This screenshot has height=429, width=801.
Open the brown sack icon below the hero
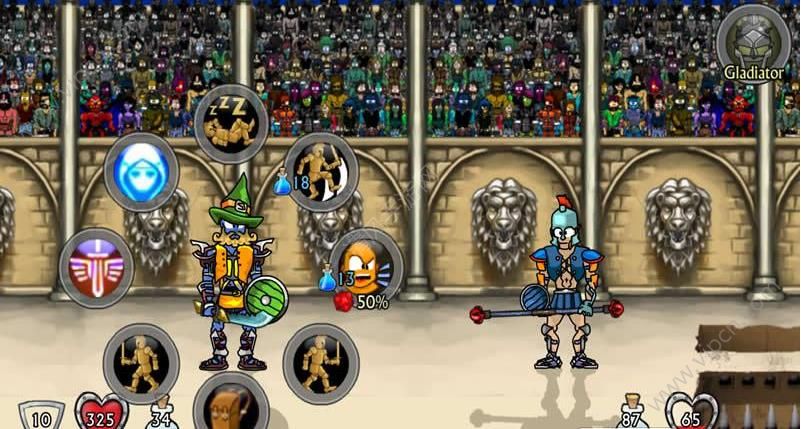pos(231,405)
